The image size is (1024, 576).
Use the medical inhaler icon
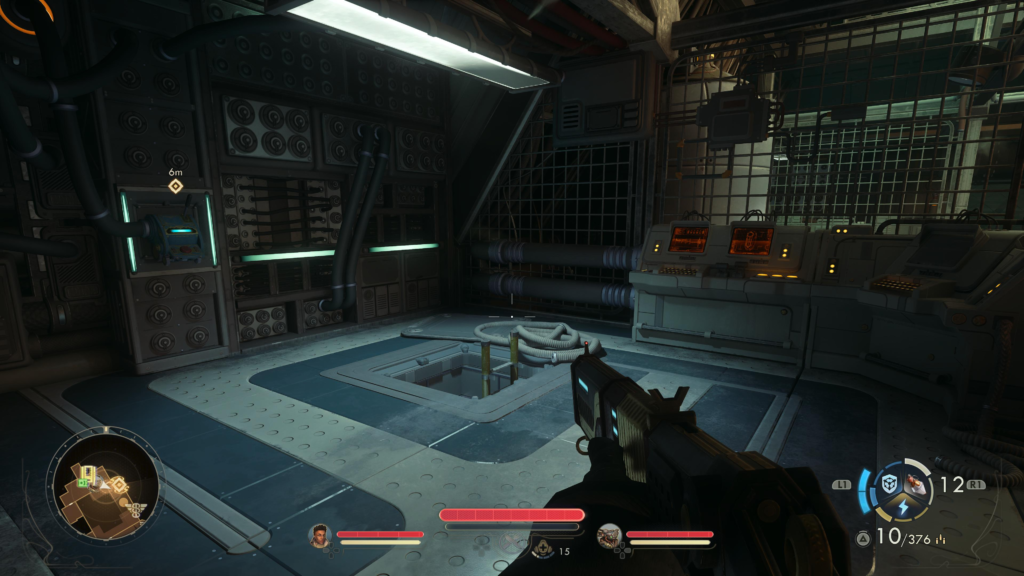(544, 548)
